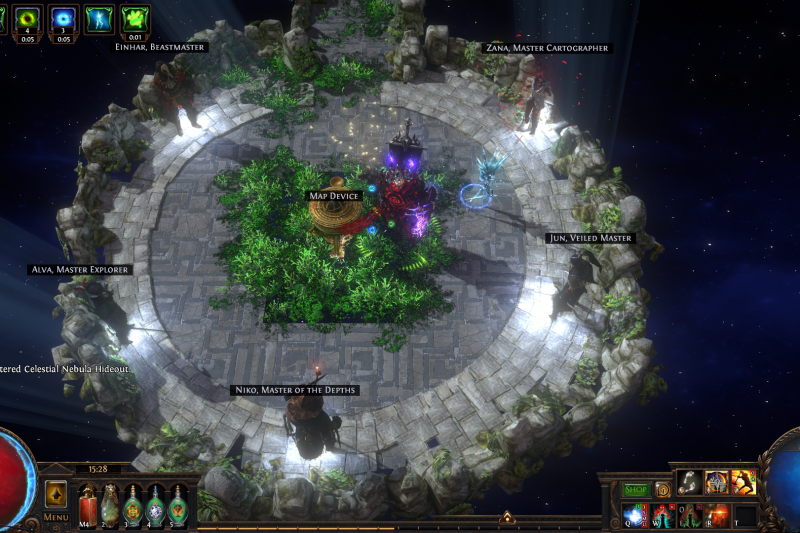800x533 pixels.
Task: Activate the red totem skill on W
Action: point(663,515)
